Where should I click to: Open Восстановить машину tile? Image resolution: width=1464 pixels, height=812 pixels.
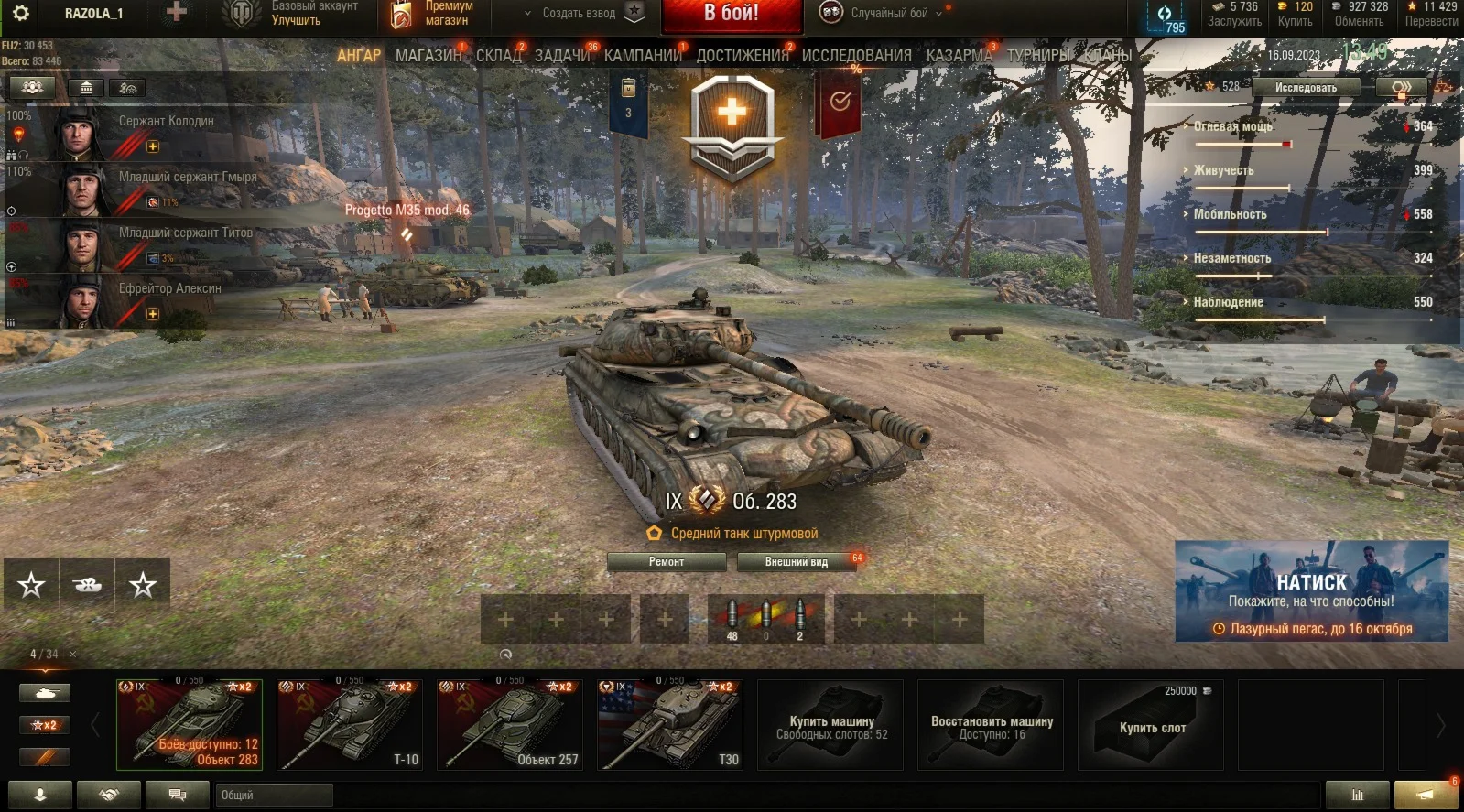[991, 725]
